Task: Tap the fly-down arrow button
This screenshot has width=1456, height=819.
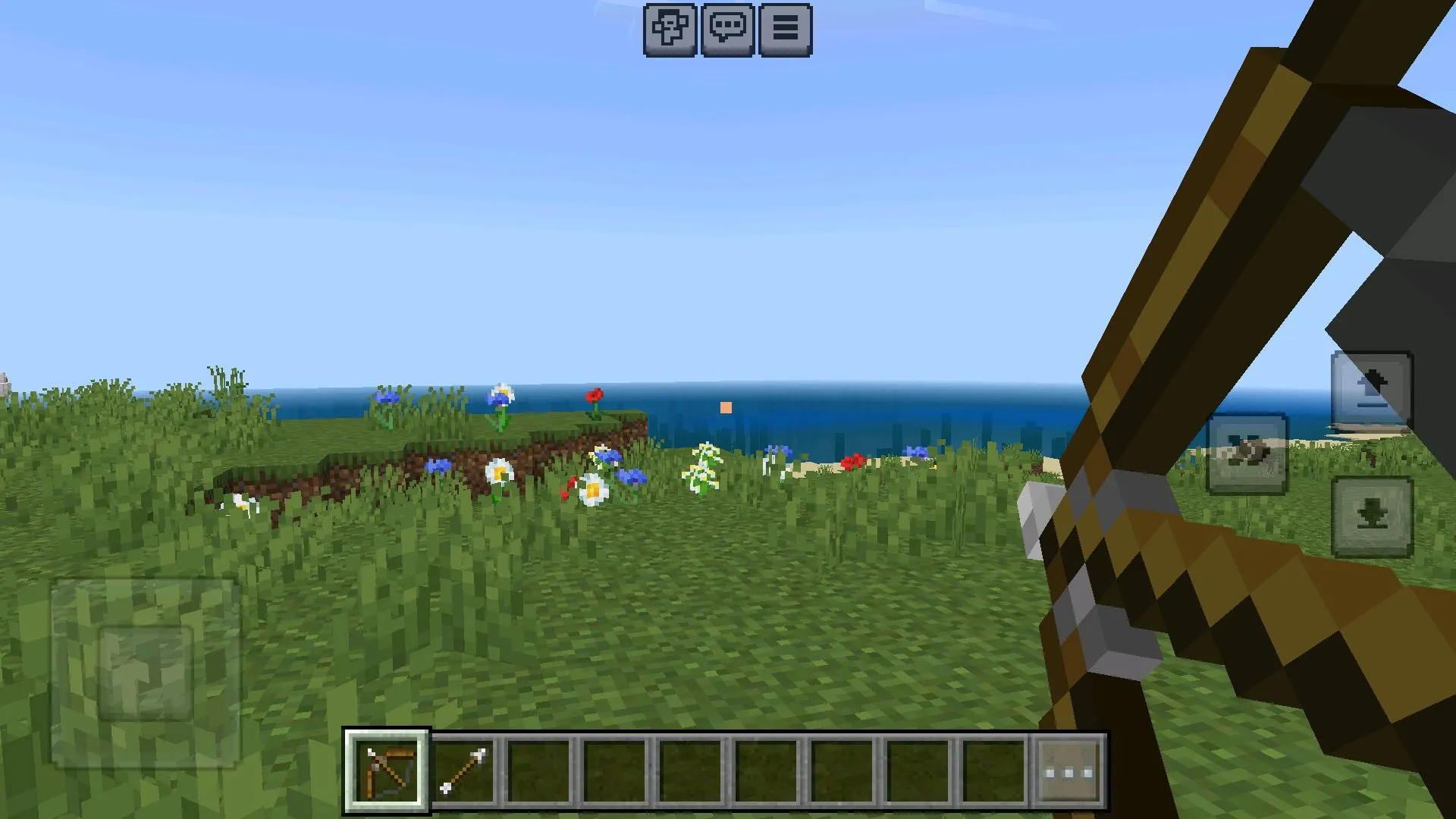Action: (1372, 518)
